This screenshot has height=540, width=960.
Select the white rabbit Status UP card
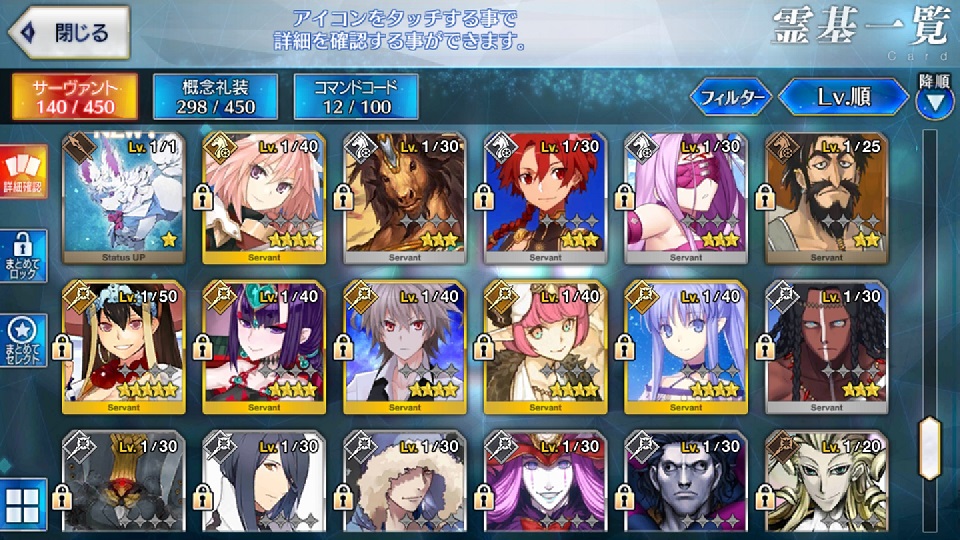click(123, 196)
